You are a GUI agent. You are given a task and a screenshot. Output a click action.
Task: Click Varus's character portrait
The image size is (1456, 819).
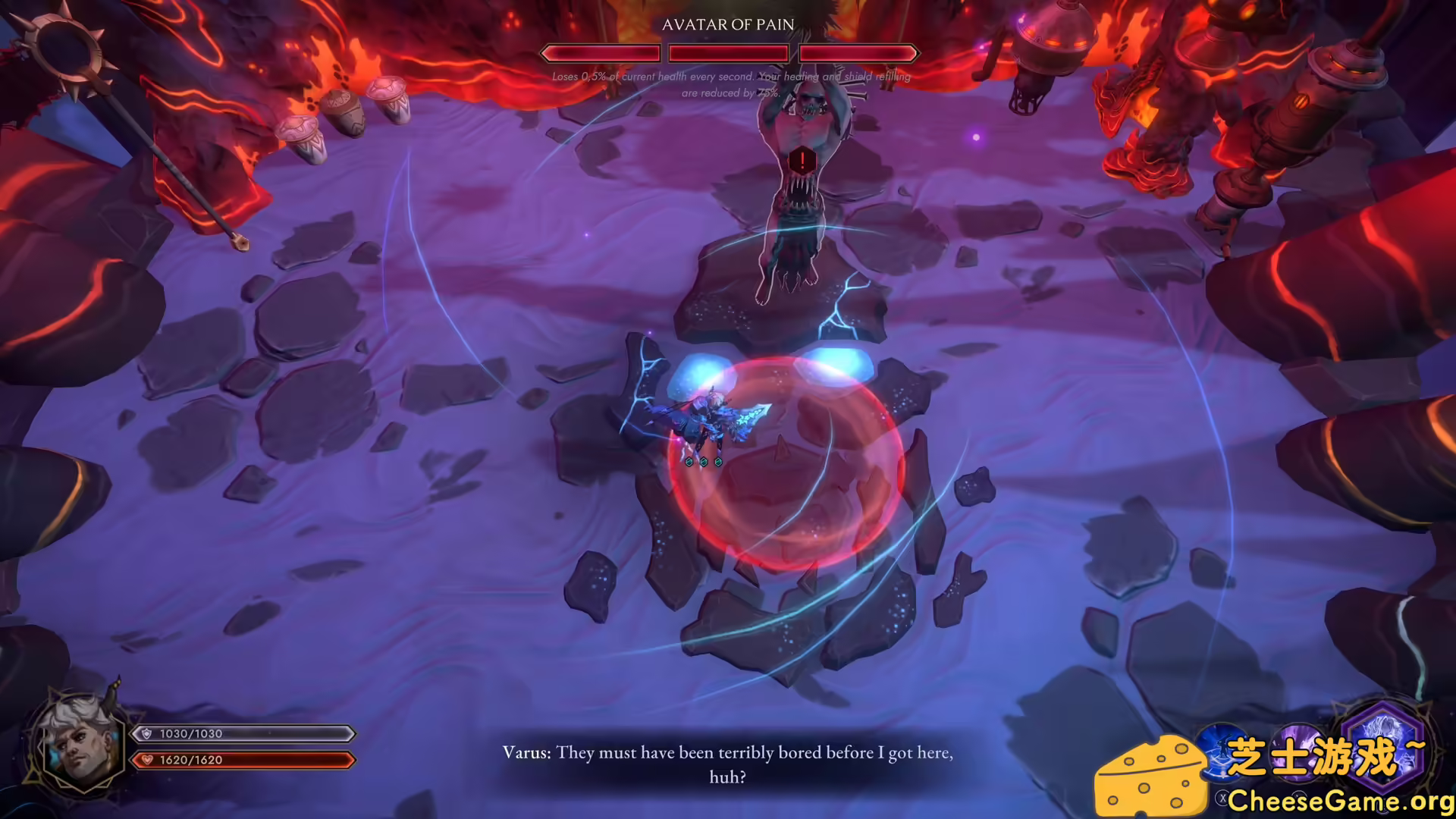(79, 745)
